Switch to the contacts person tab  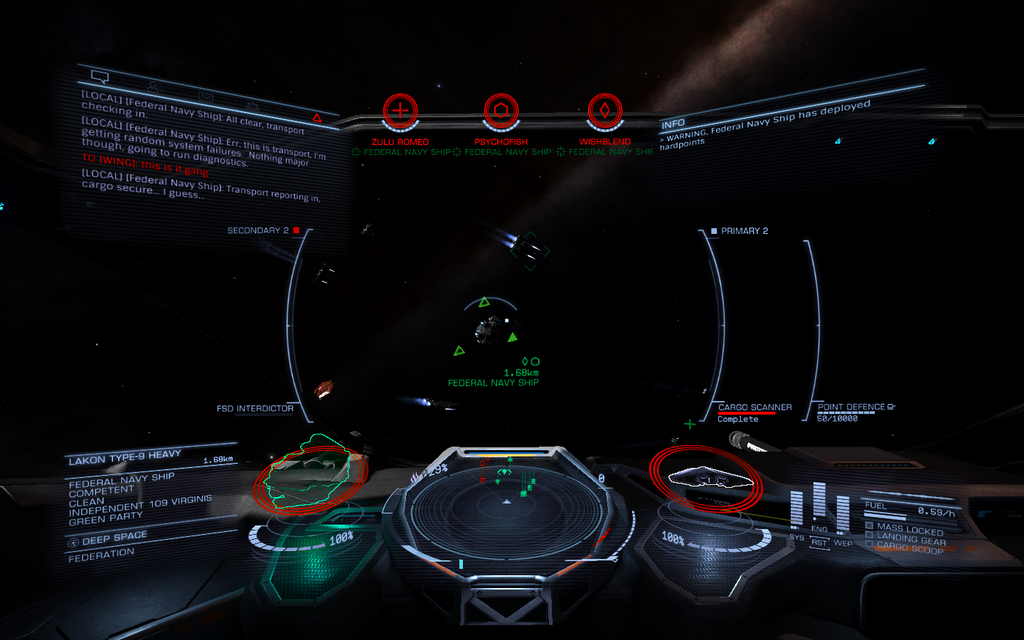click(152, 86)
